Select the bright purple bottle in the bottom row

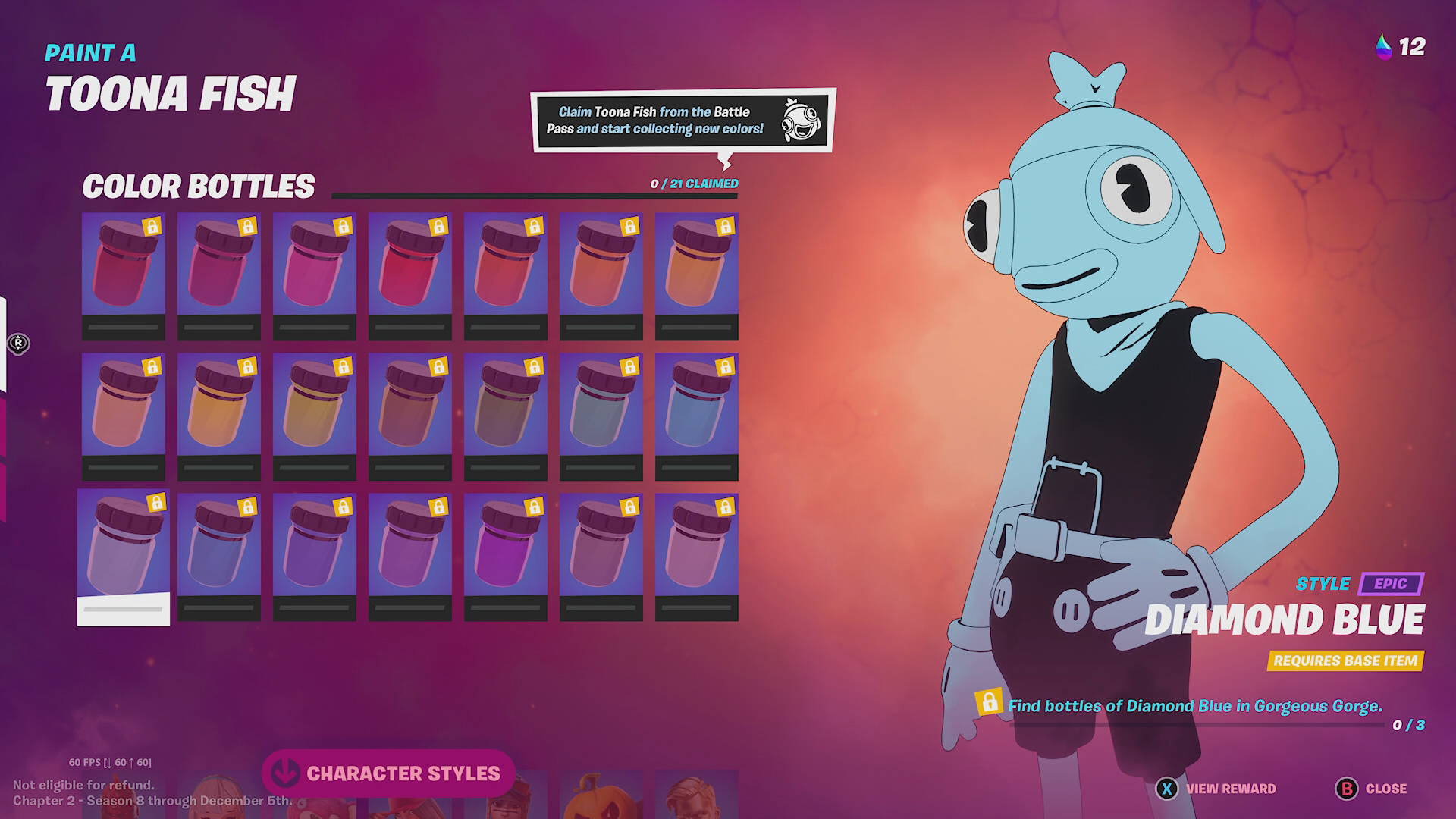pyautogui.click(x=505, y=550)
